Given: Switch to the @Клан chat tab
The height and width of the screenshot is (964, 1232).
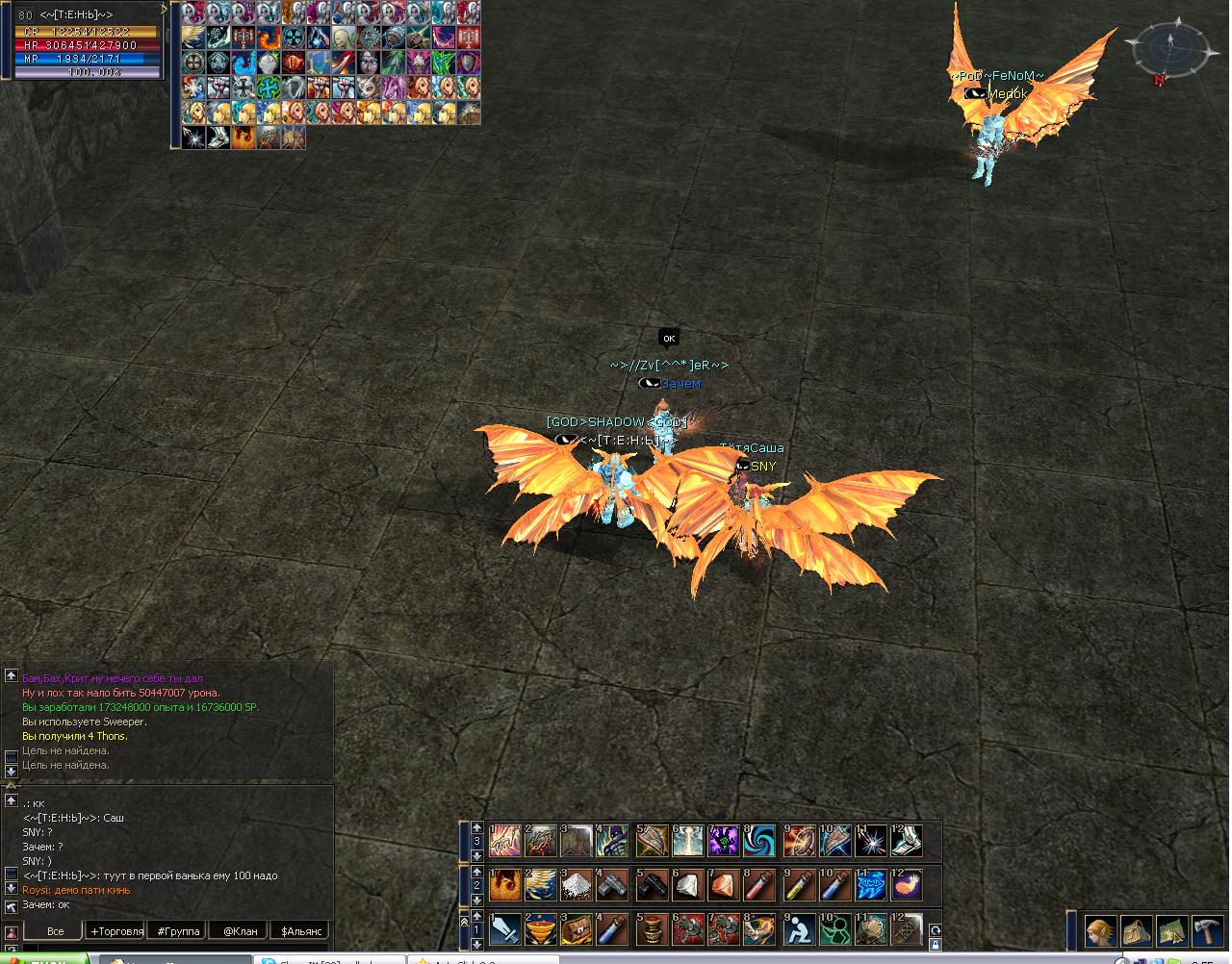Looking at the screenshot, I should (x=240, y=931).
